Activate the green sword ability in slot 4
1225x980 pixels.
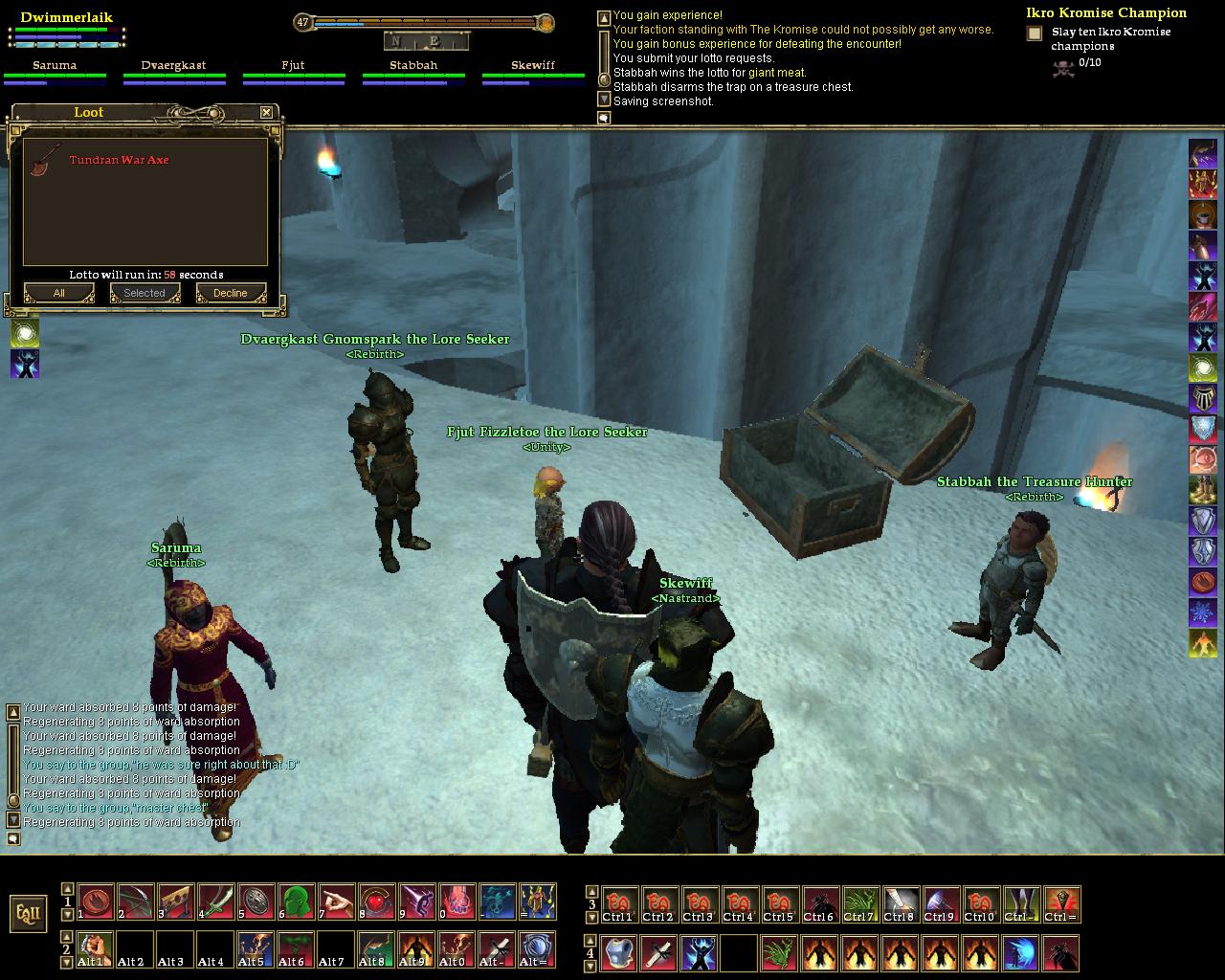(x=215, y=902)
